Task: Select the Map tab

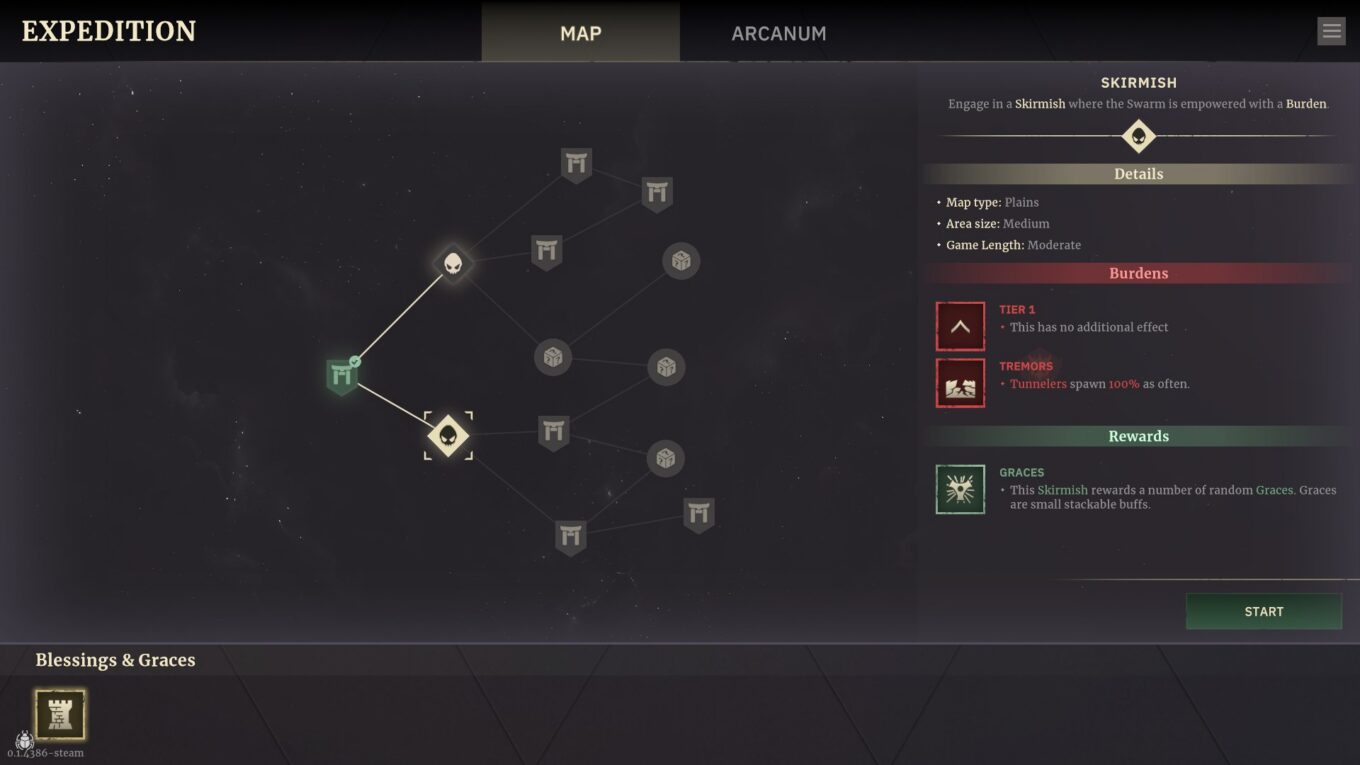Action: click(580, 33)
